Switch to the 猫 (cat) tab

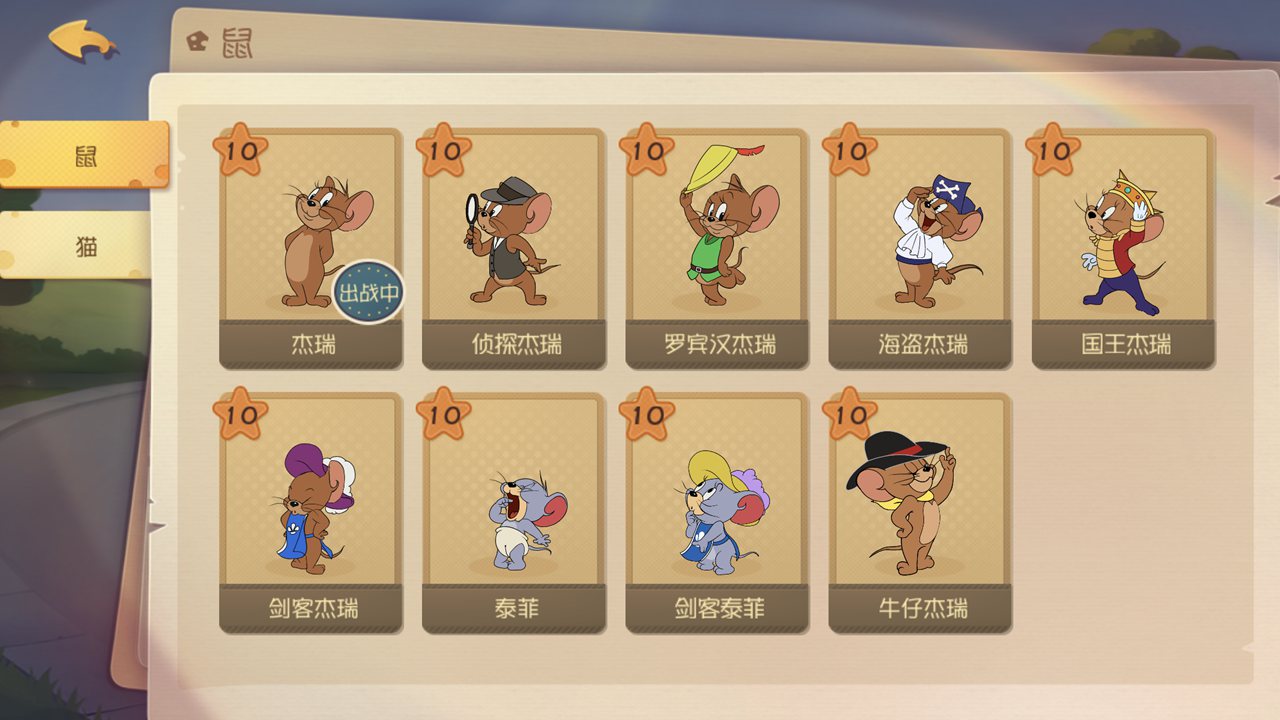click(x=88, y=247)
